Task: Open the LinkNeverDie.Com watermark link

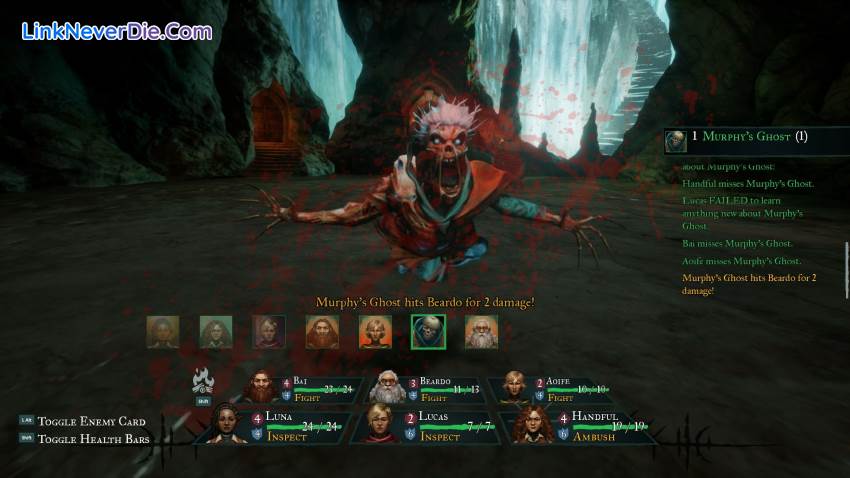Action: [117, 31]
